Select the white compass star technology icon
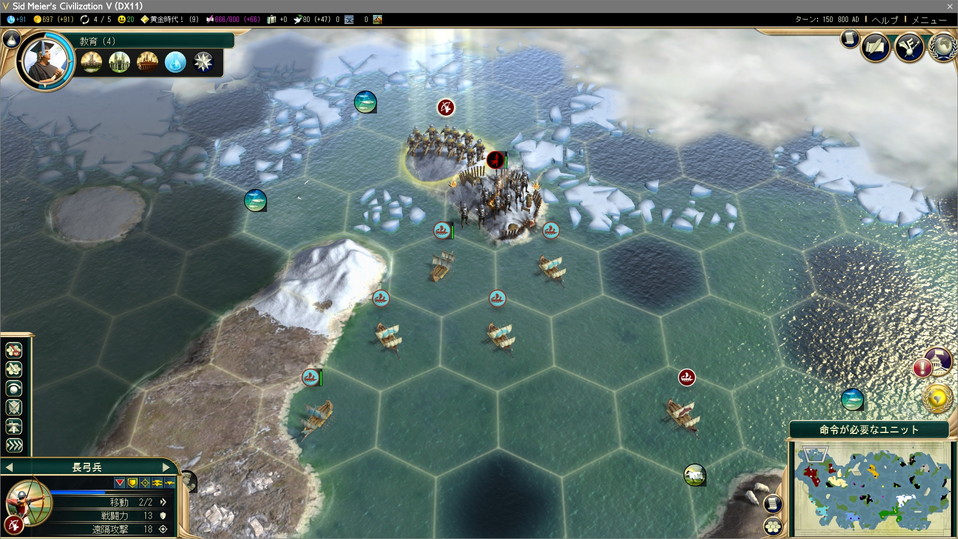958x539 pixels. point(204,62)
